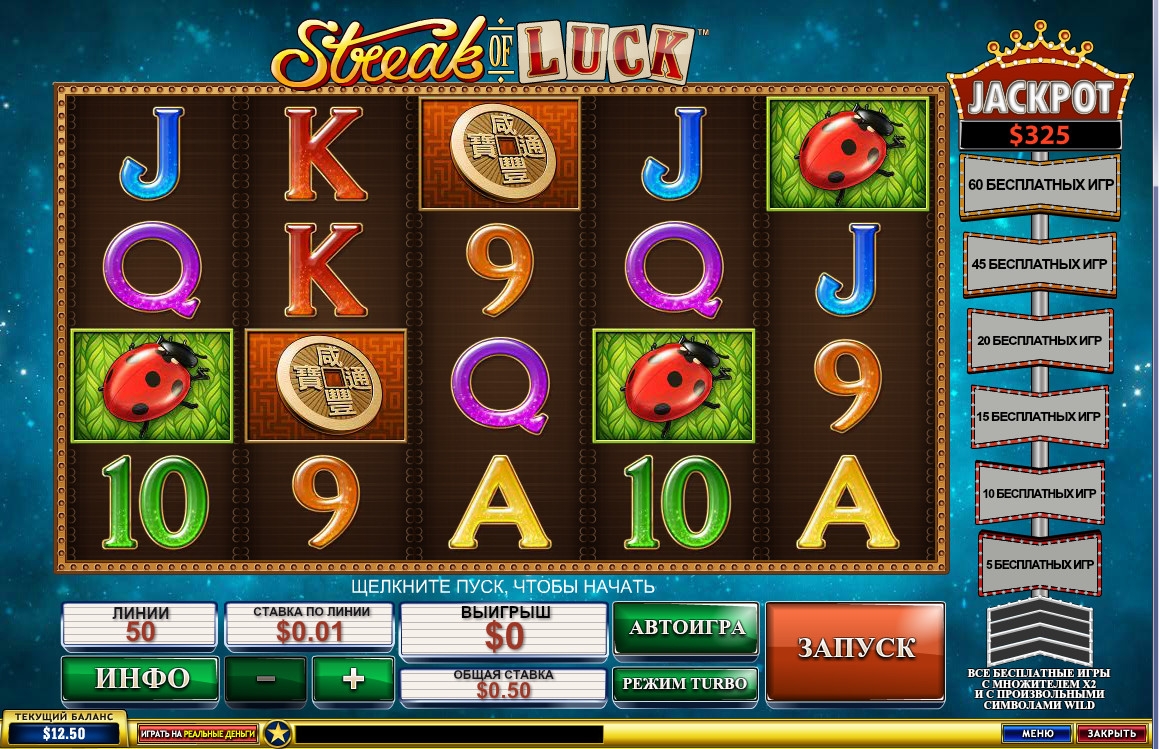Open the ИНФО paytable
1159x749 pixels.
point(141,678)
